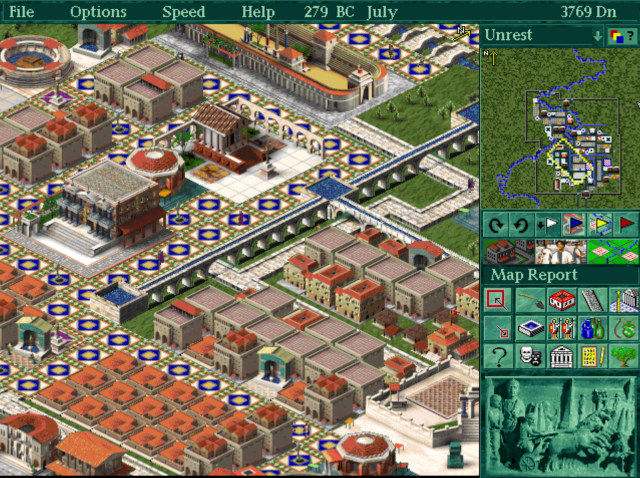Open the Help menu
Screen dimensions: 640x478
258,12
